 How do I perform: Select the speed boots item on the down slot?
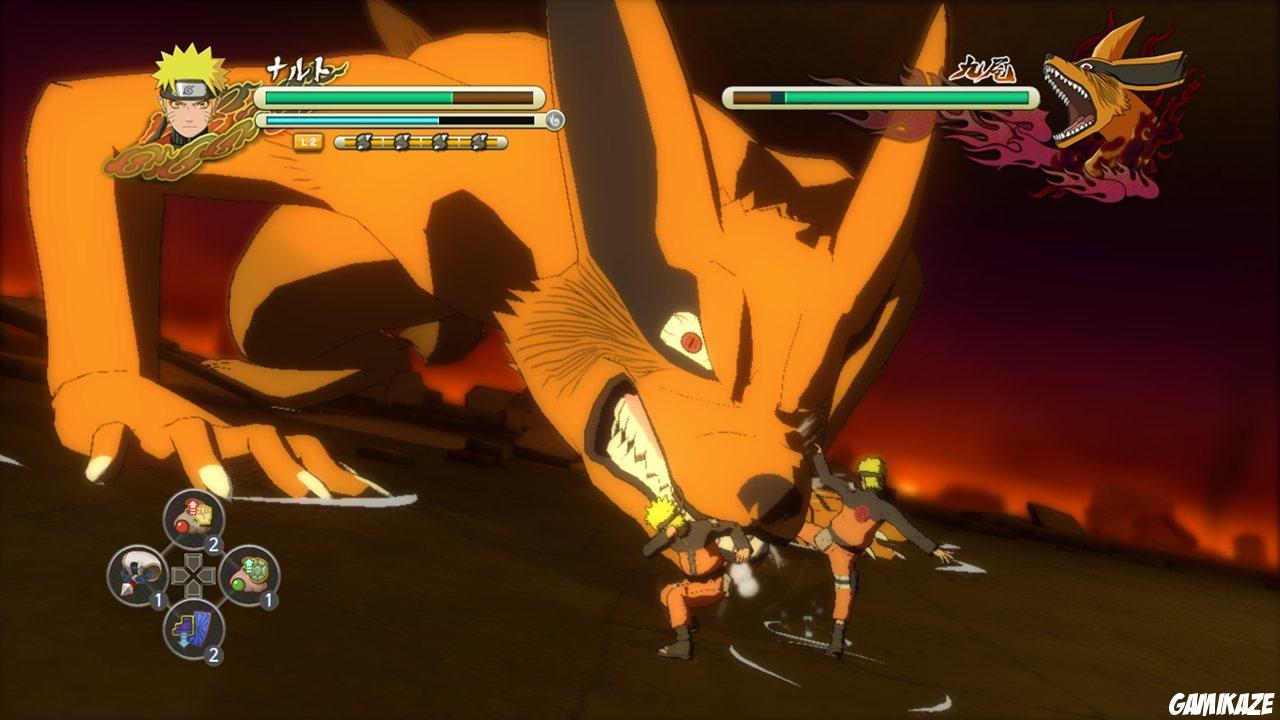pyautogui.click(x=192, y=629)
